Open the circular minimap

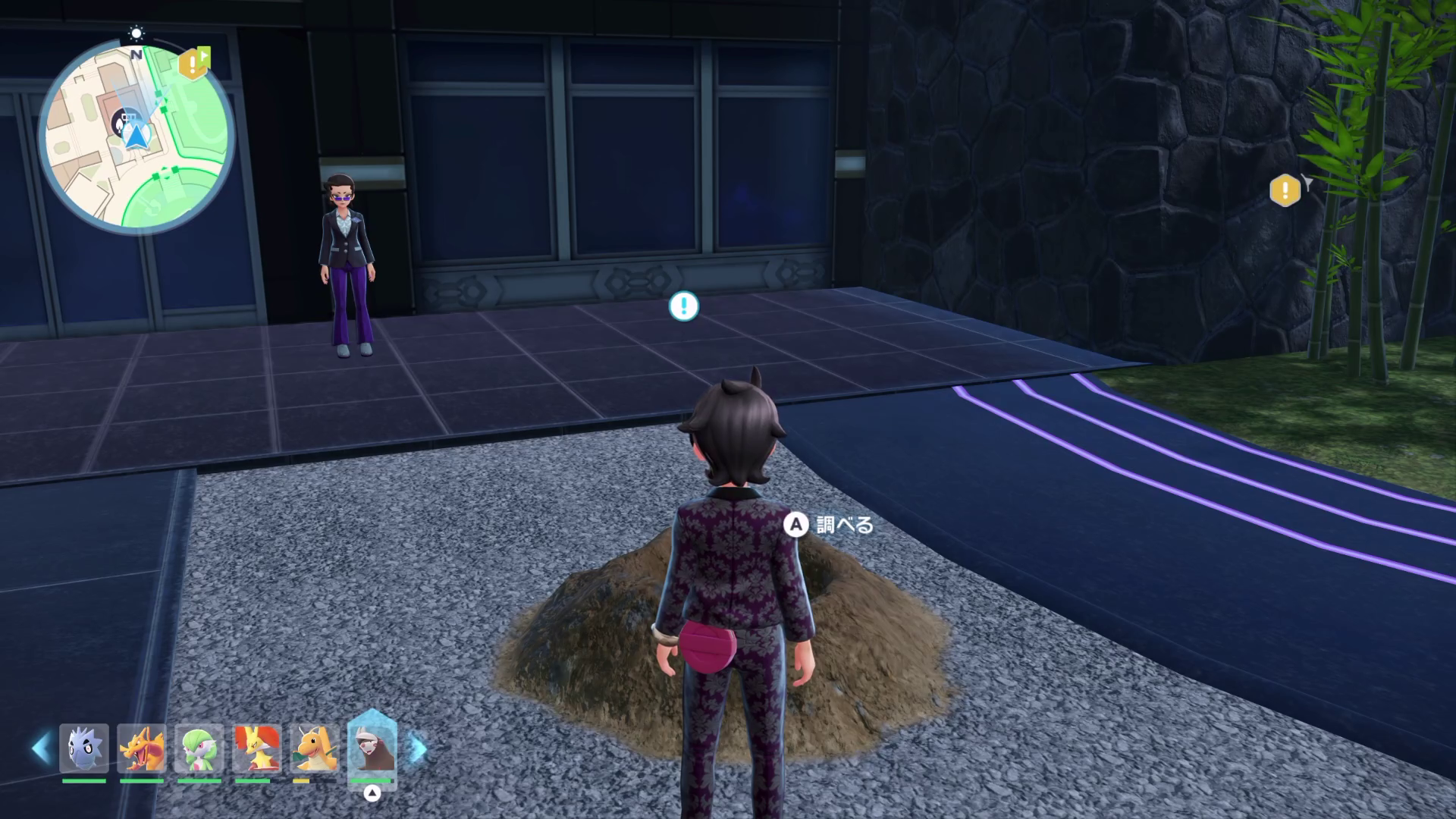click(136, 136)
